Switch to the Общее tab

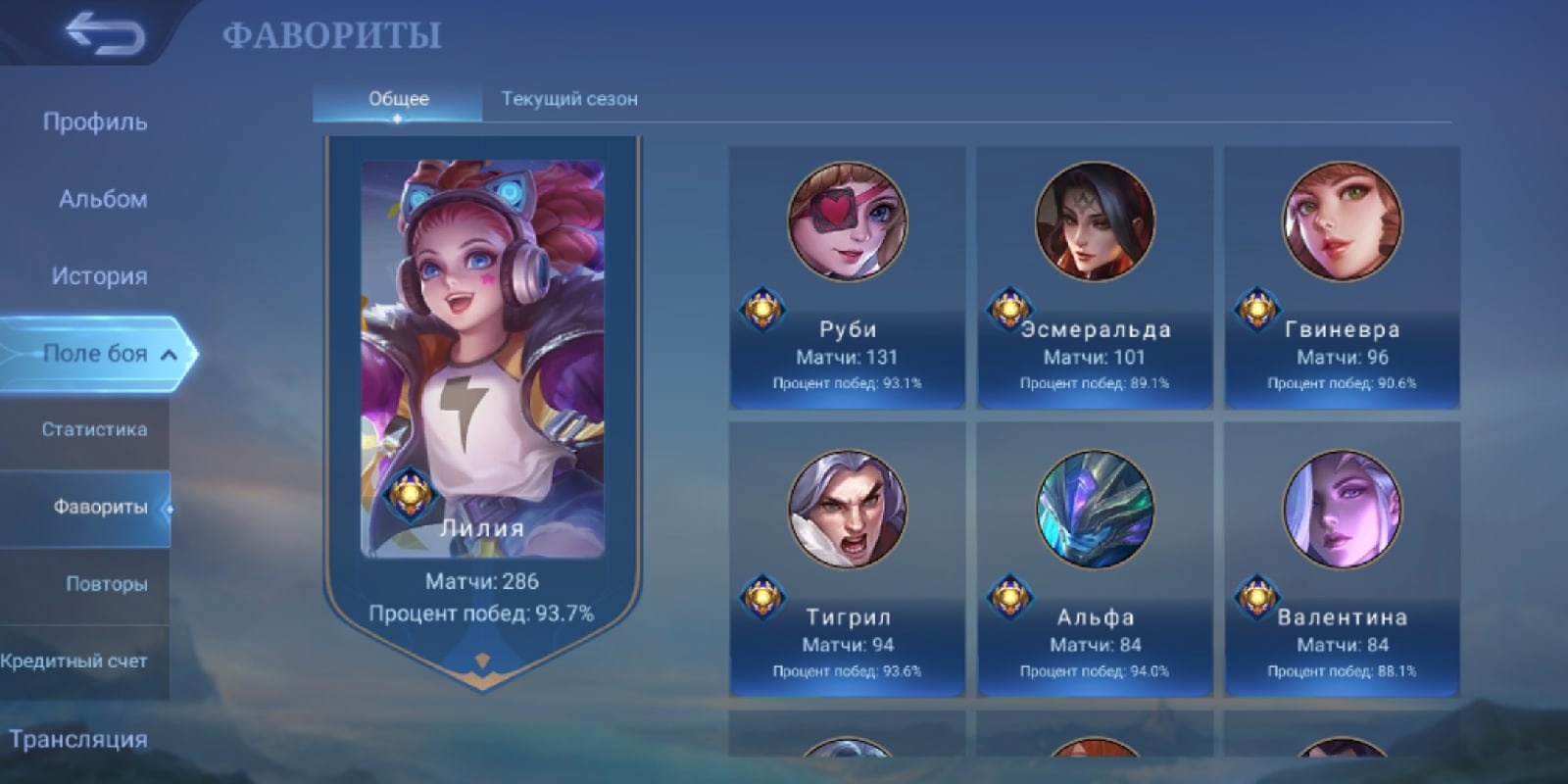(398, 99)
